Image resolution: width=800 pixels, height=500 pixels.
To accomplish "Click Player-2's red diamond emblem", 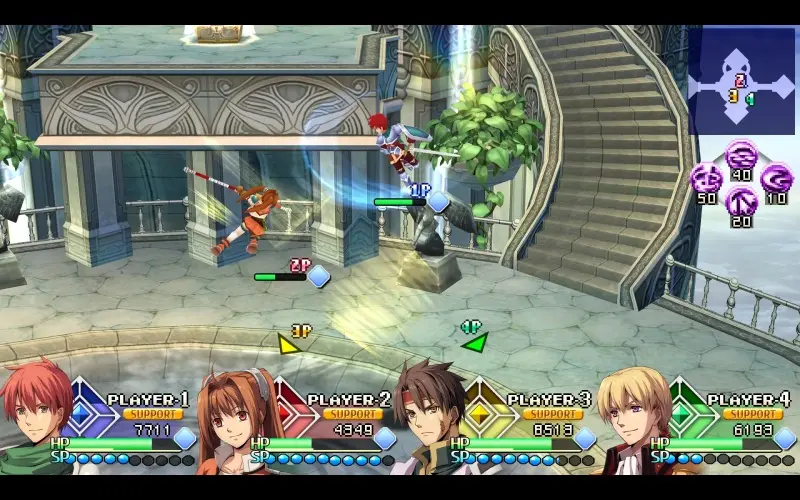I will (285, 411).
